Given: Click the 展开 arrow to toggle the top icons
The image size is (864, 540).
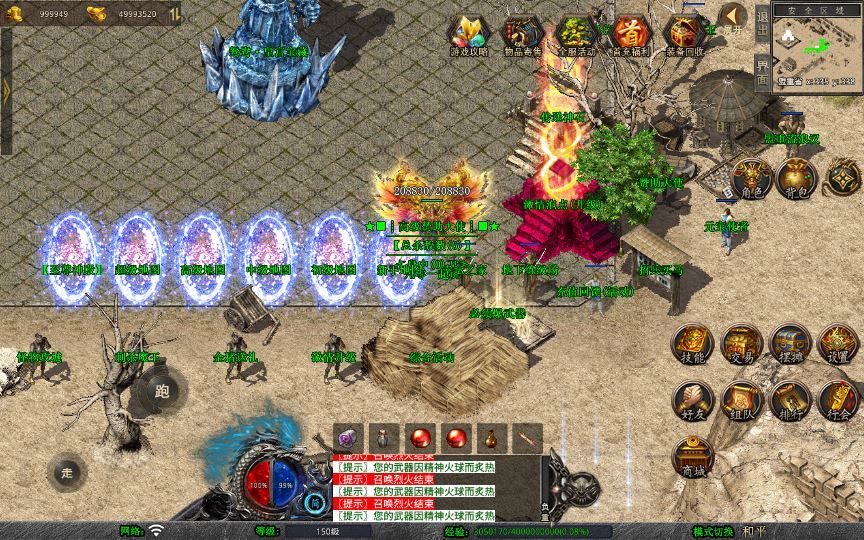Looking at the screenshot, I should pos(734,16).
